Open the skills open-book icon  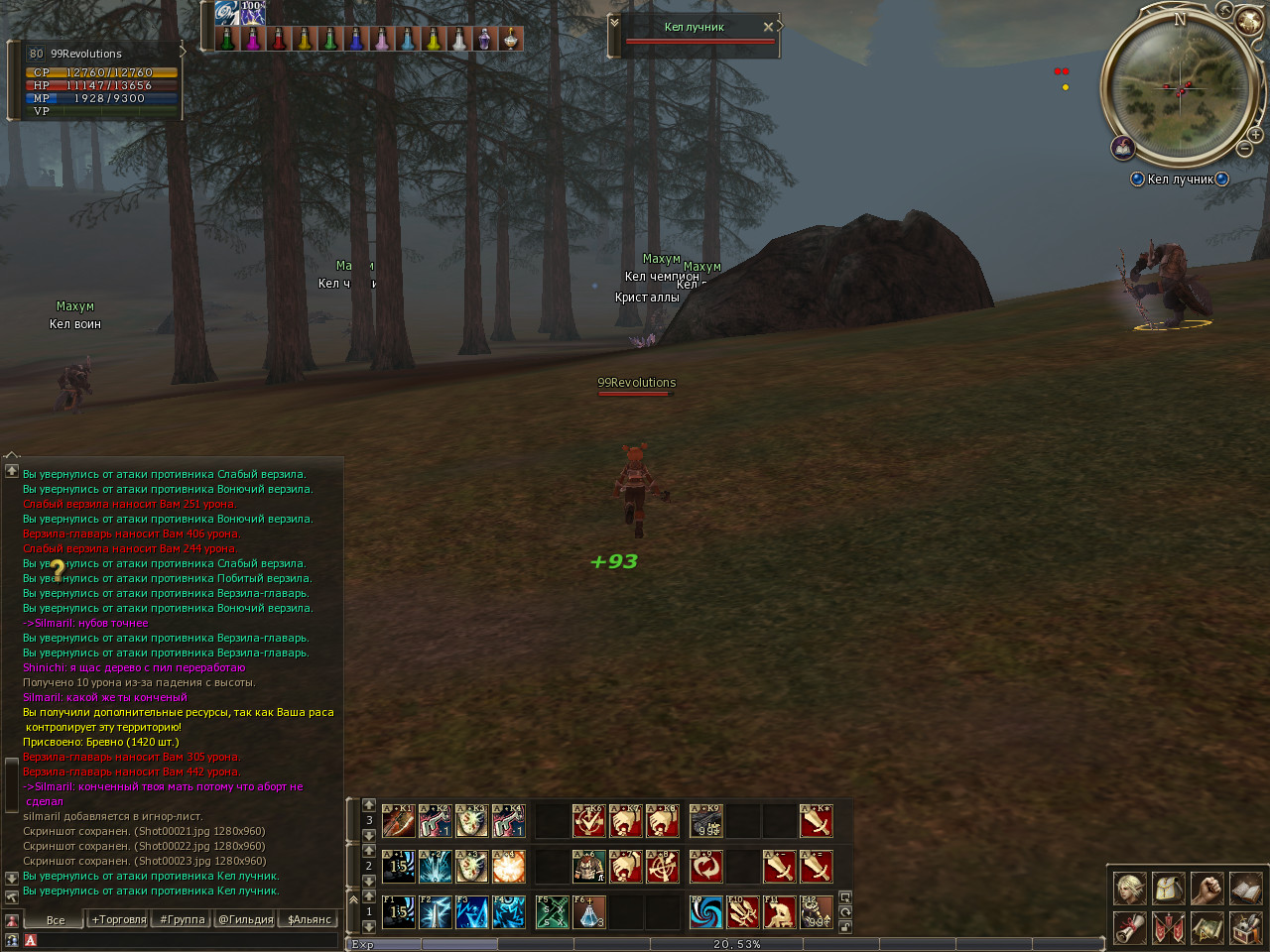[1245, 889]
